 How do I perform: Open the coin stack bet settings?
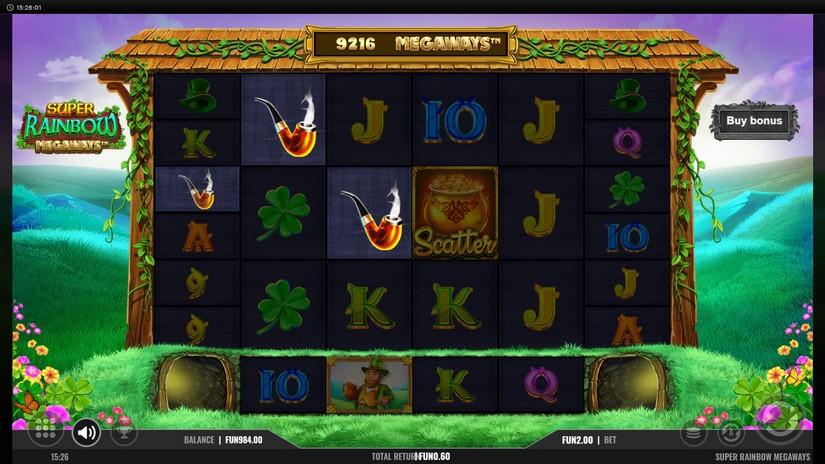click(x=694, y=433)
